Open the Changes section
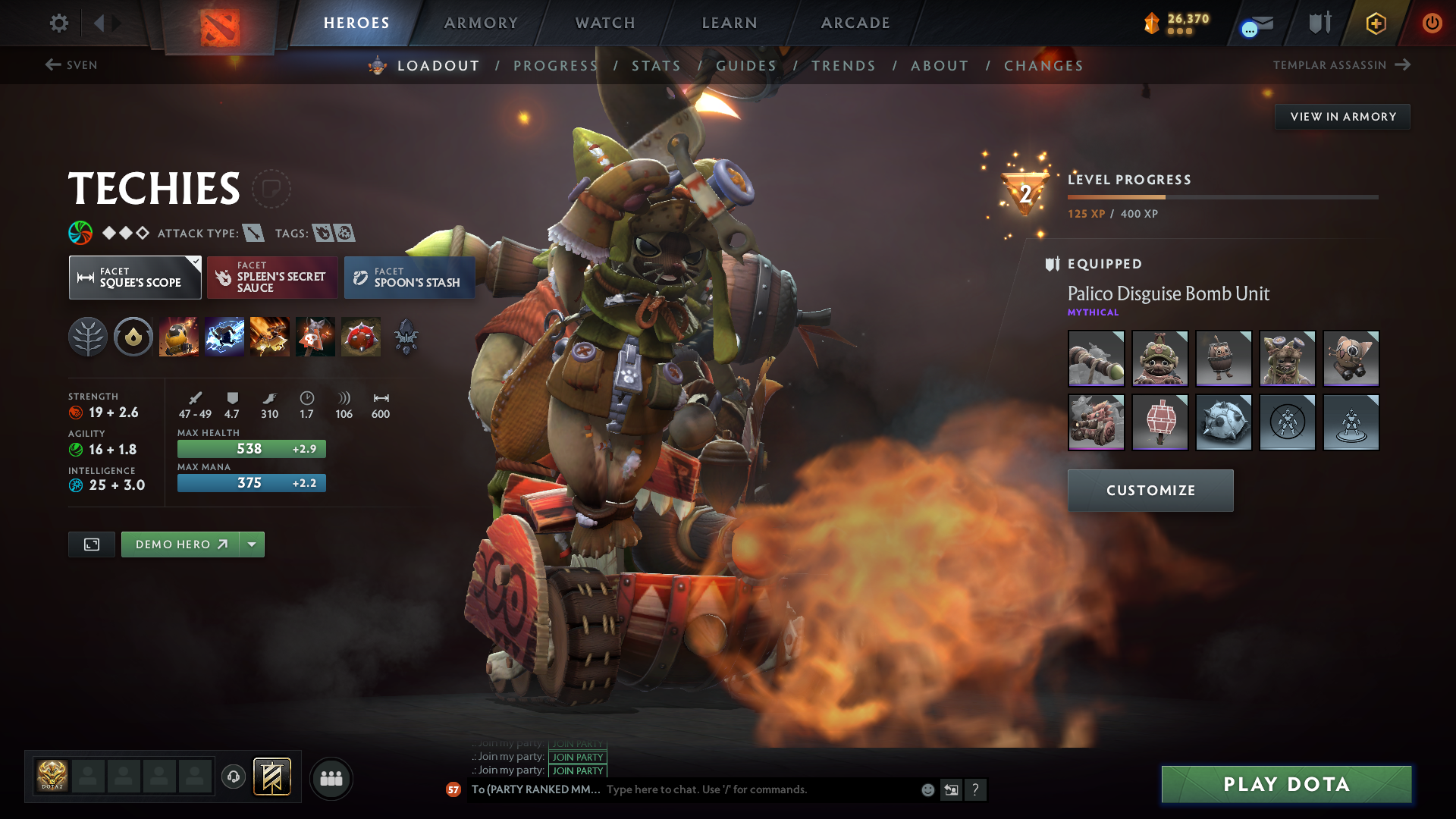This screenshot has height=819, width=1456. (x=1043, y=66)
